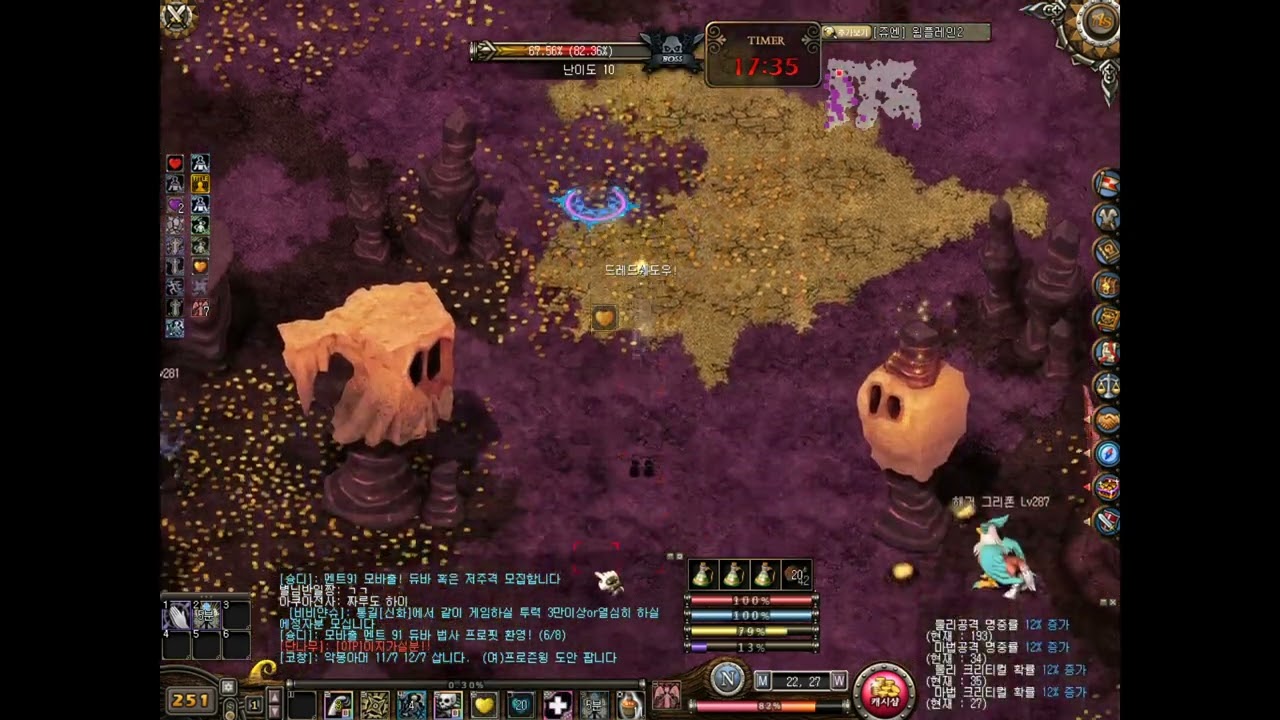Image resolution: width=1280 pixels, height=720 pixels.
Task: Activate the yellow heart hotbar skill
Action: tap(484, 705)
